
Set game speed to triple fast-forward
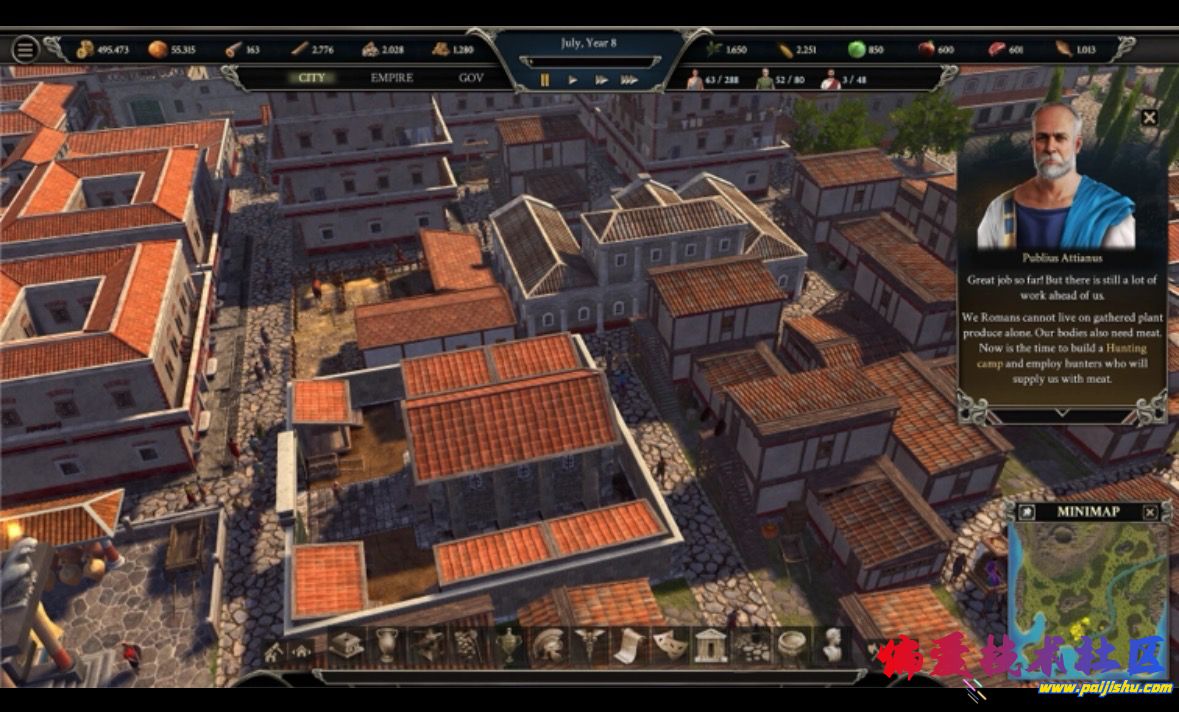tap(629, 80)
